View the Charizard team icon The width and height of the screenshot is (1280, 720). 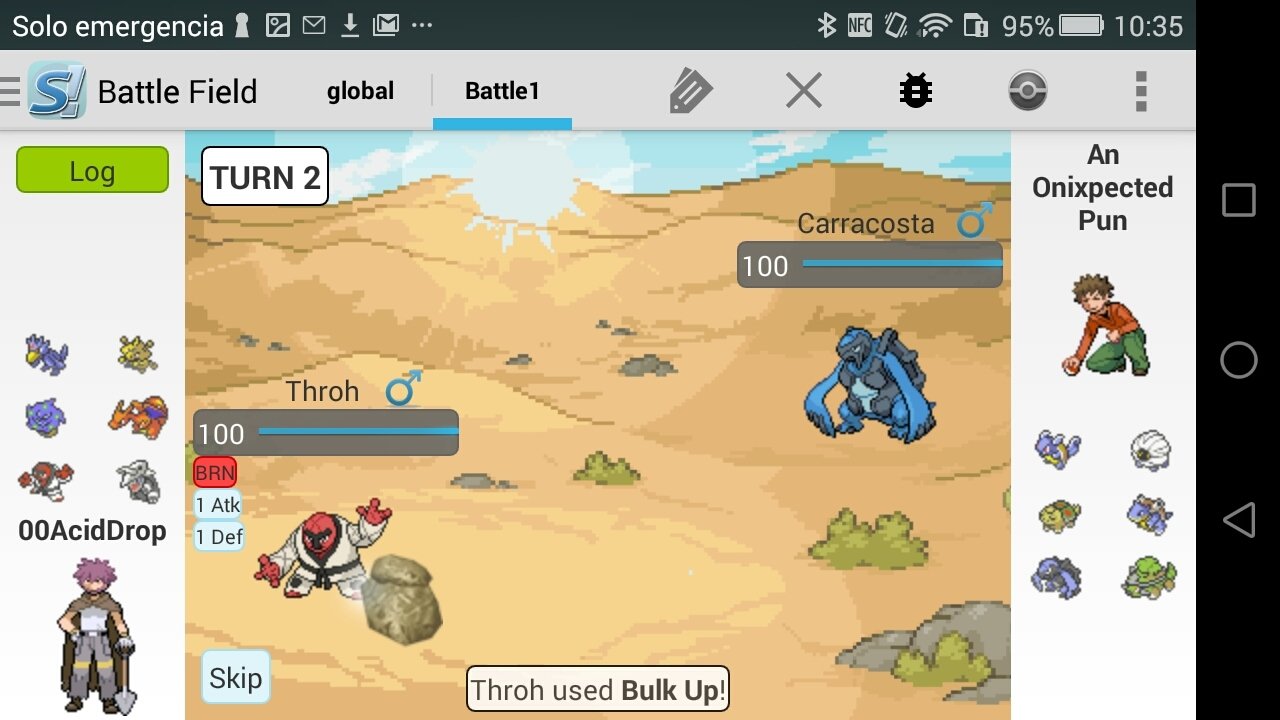138,417
